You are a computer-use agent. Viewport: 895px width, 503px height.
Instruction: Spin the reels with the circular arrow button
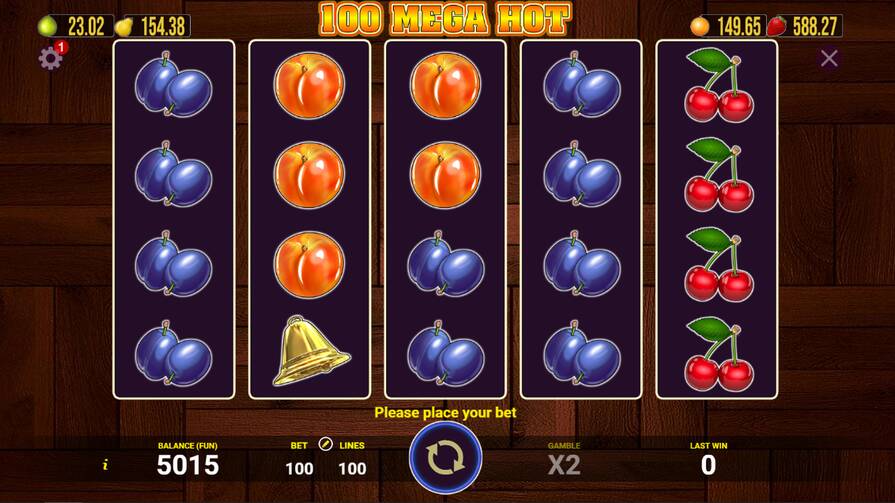pyautogui.click(x=445, y=458)
